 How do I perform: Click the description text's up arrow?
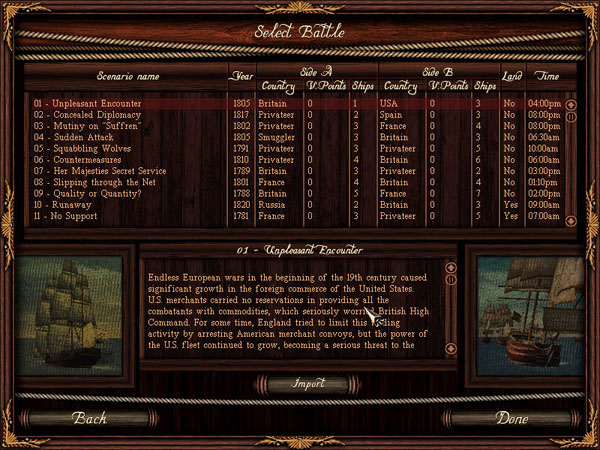451,268
